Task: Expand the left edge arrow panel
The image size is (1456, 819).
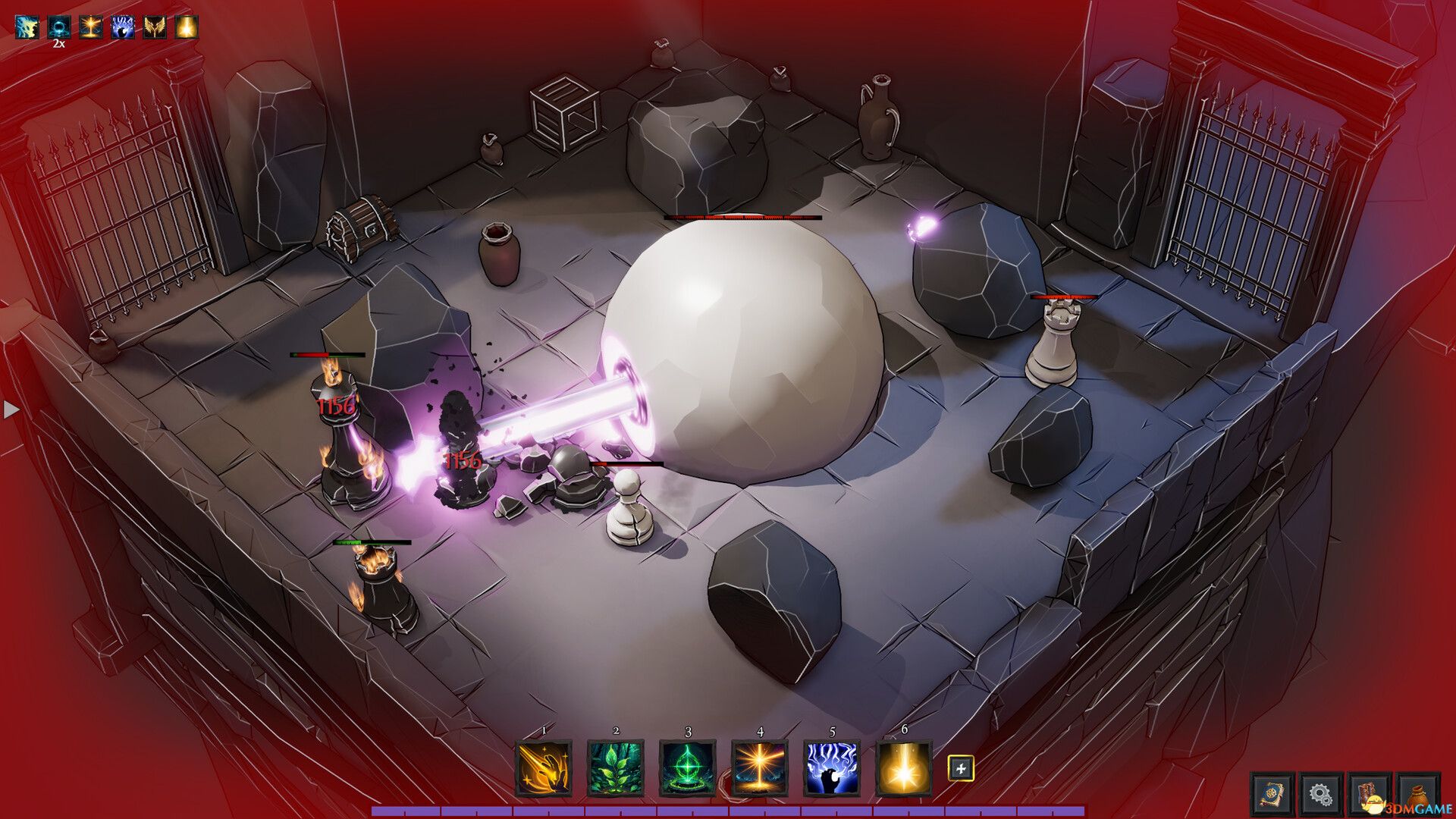Action: tap(11, 409)
